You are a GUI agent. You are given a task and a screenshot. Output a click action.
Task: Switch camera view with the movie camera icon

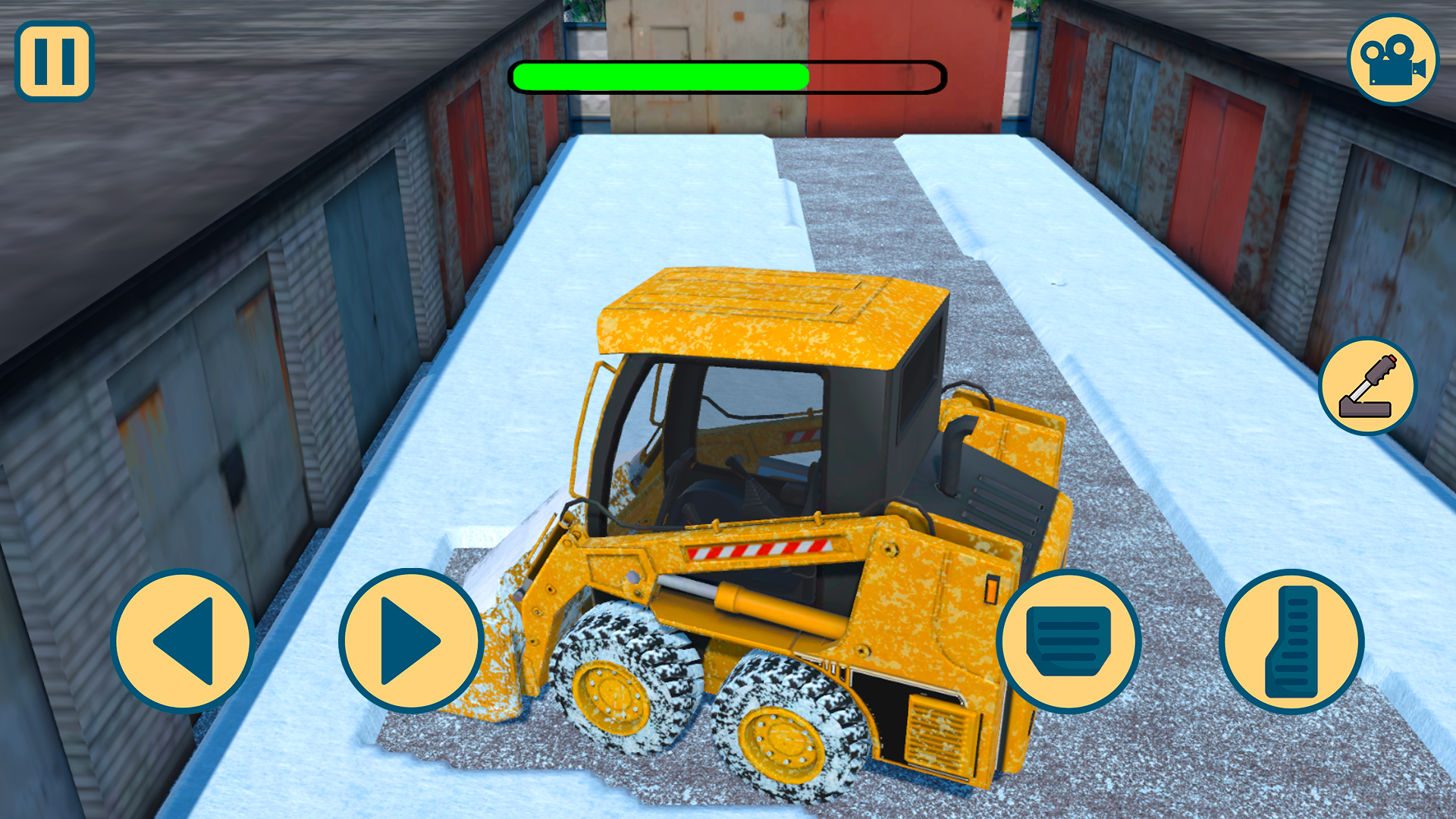click(x=1394, y=59)
